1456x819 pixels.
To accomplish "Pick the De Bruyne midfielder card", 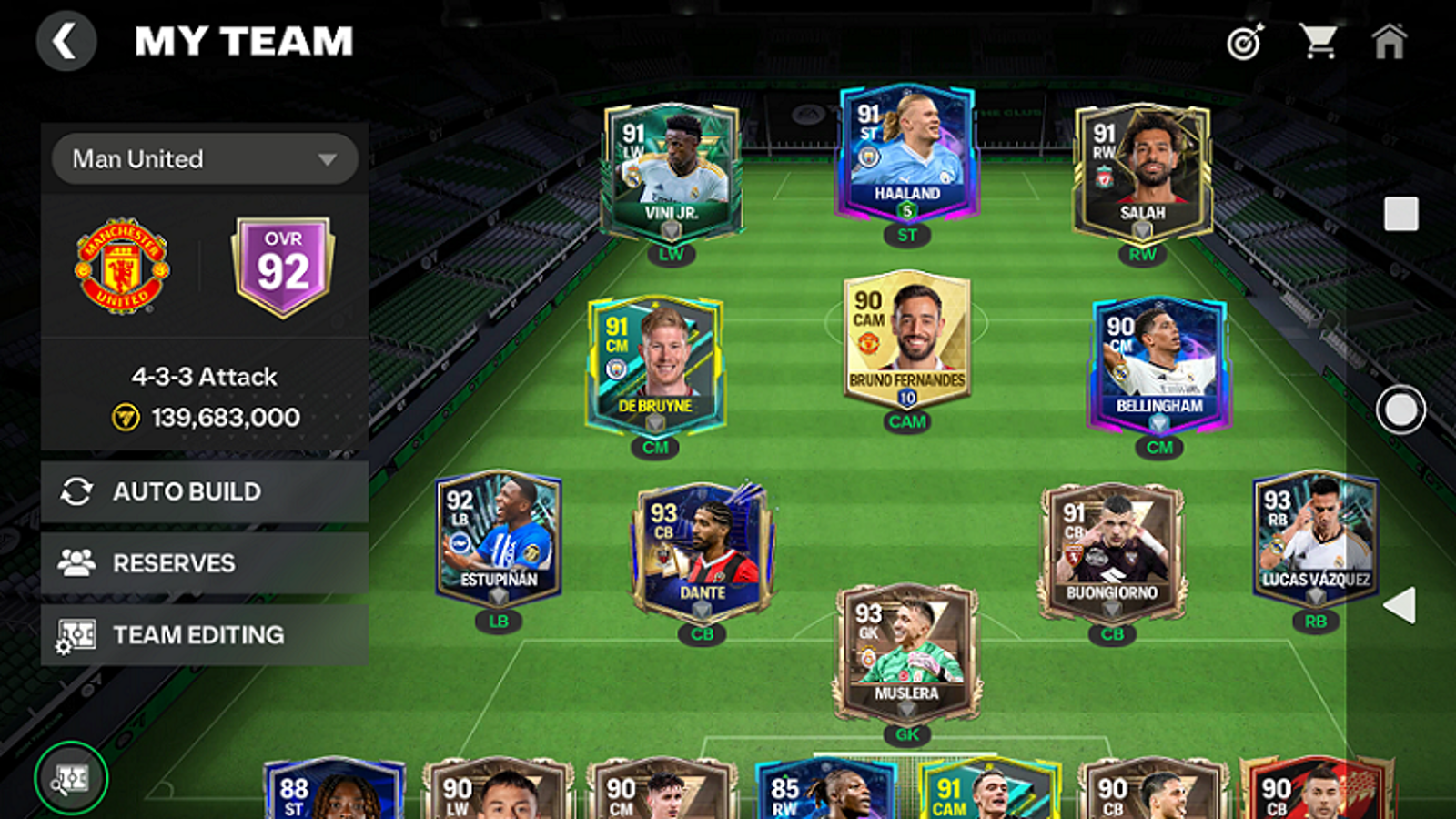I will (x=655, y=364).
